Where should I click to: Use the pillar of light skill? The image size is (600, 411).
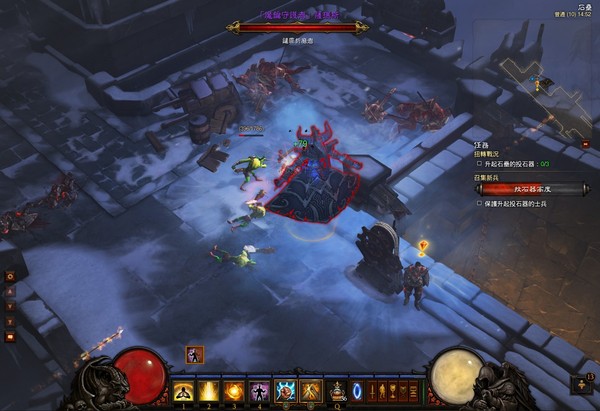tap(209, 391)
